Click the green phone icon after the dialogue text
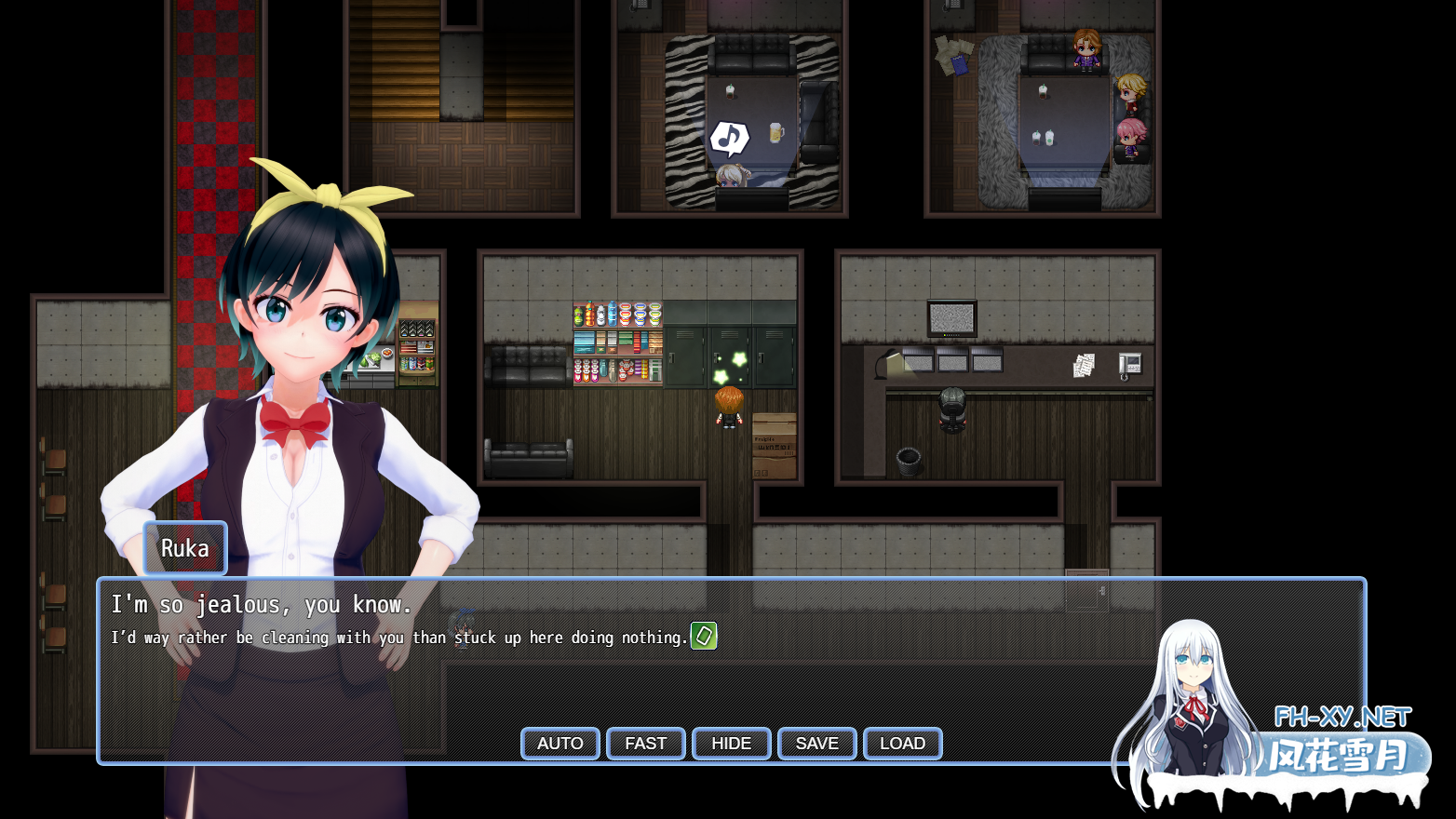Viewport: 1456px width, 819px height. (x=704, y=637)
